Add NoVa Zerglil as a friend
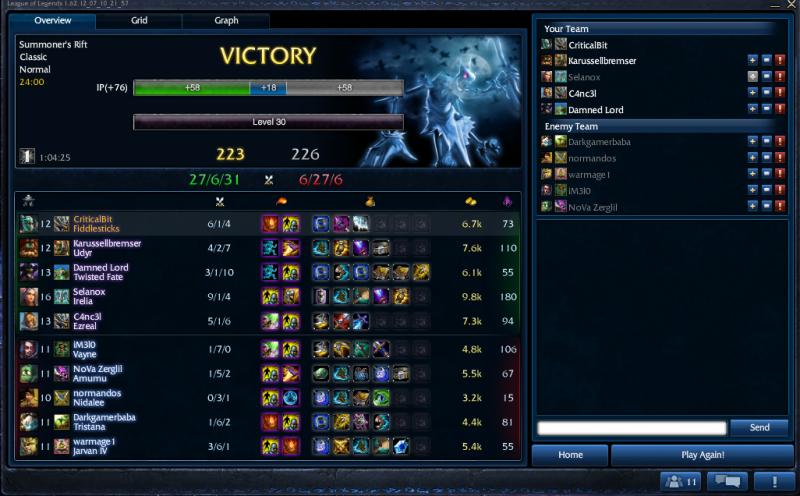 752,206
